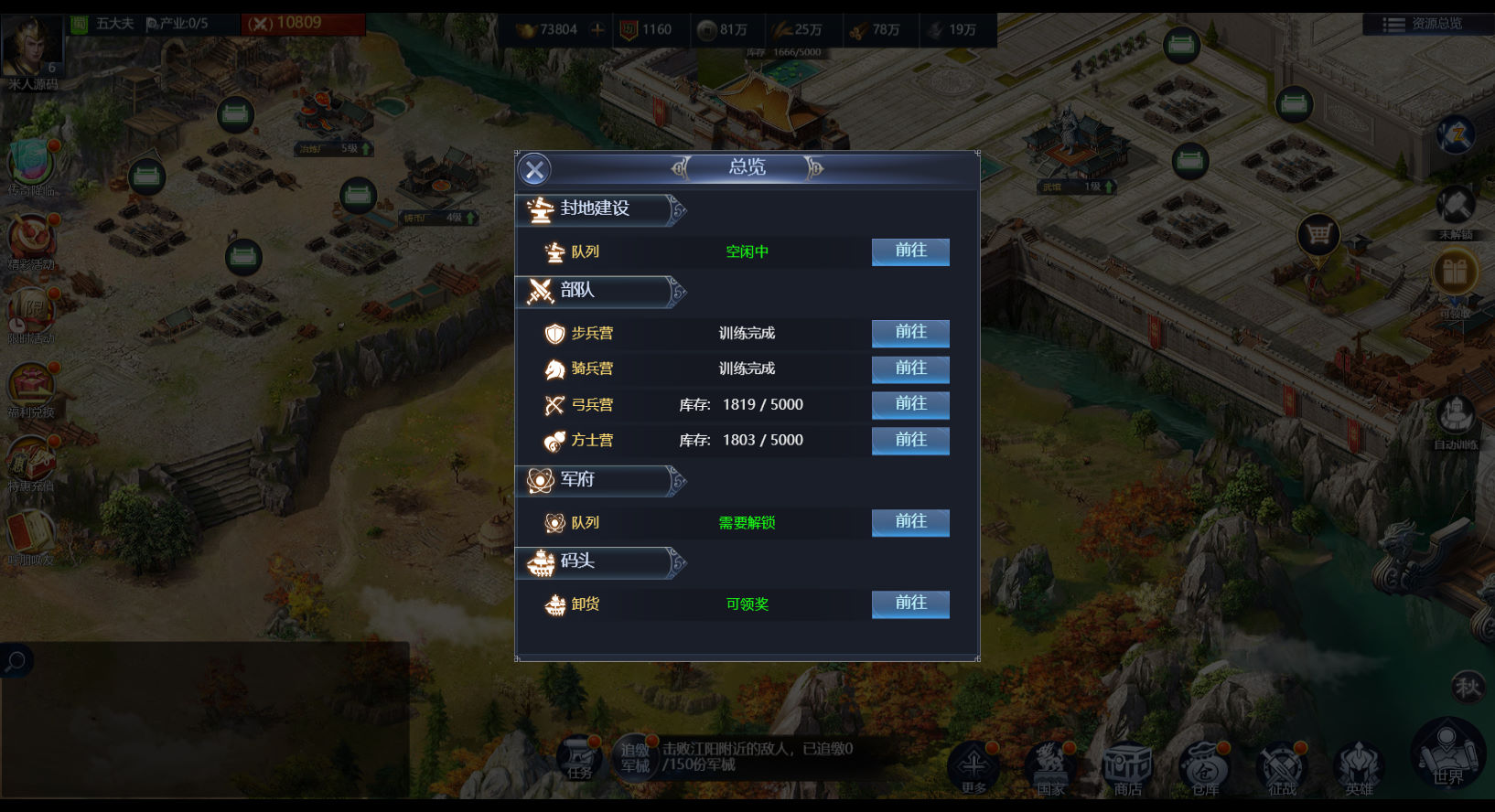Image resolution: width=1495 pixels, height=812 pixels.
Task: Open the 国家 nation menu
Action: point(1050,766)
